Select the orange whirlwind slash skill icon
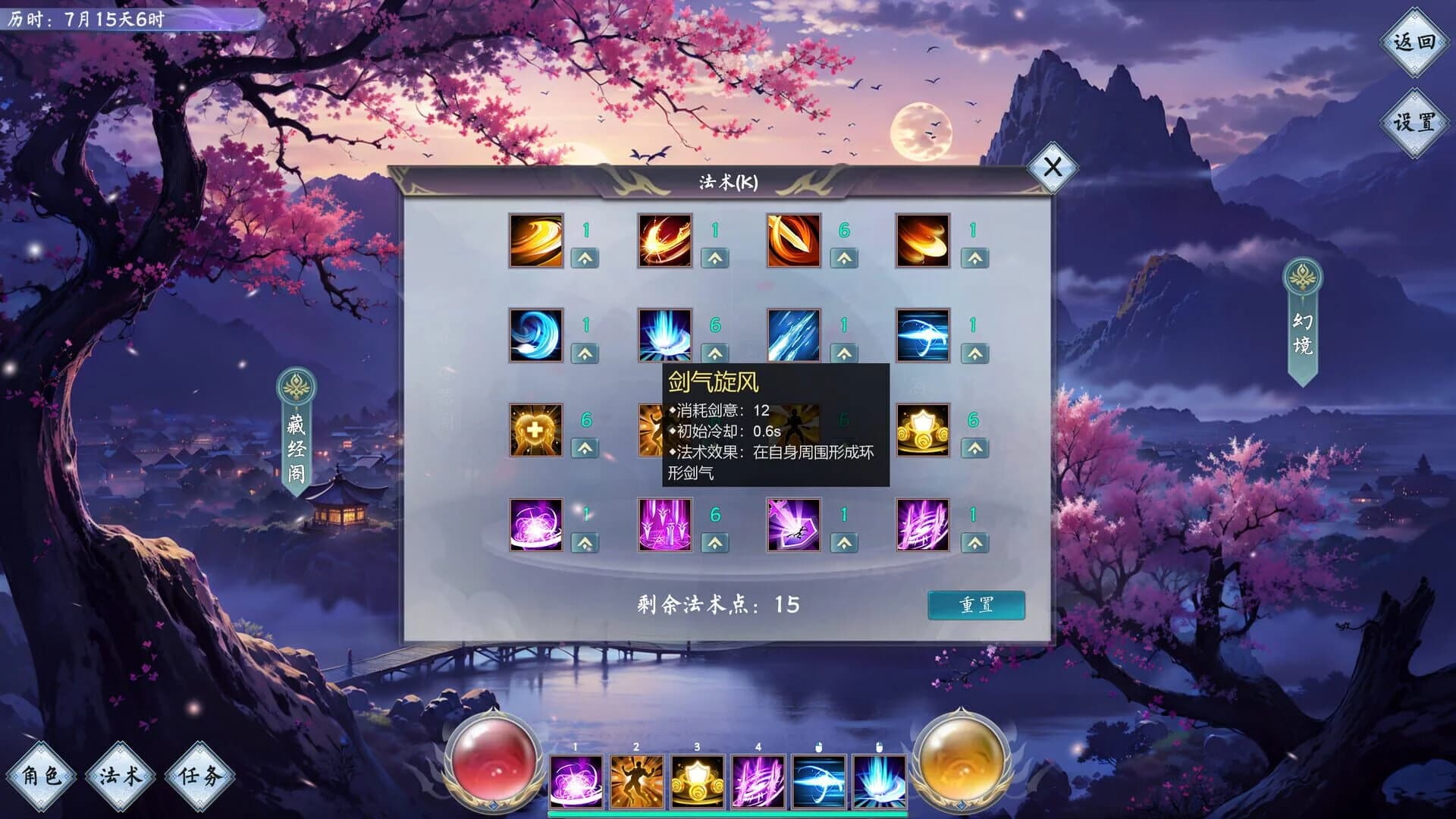 coord(535,241)
